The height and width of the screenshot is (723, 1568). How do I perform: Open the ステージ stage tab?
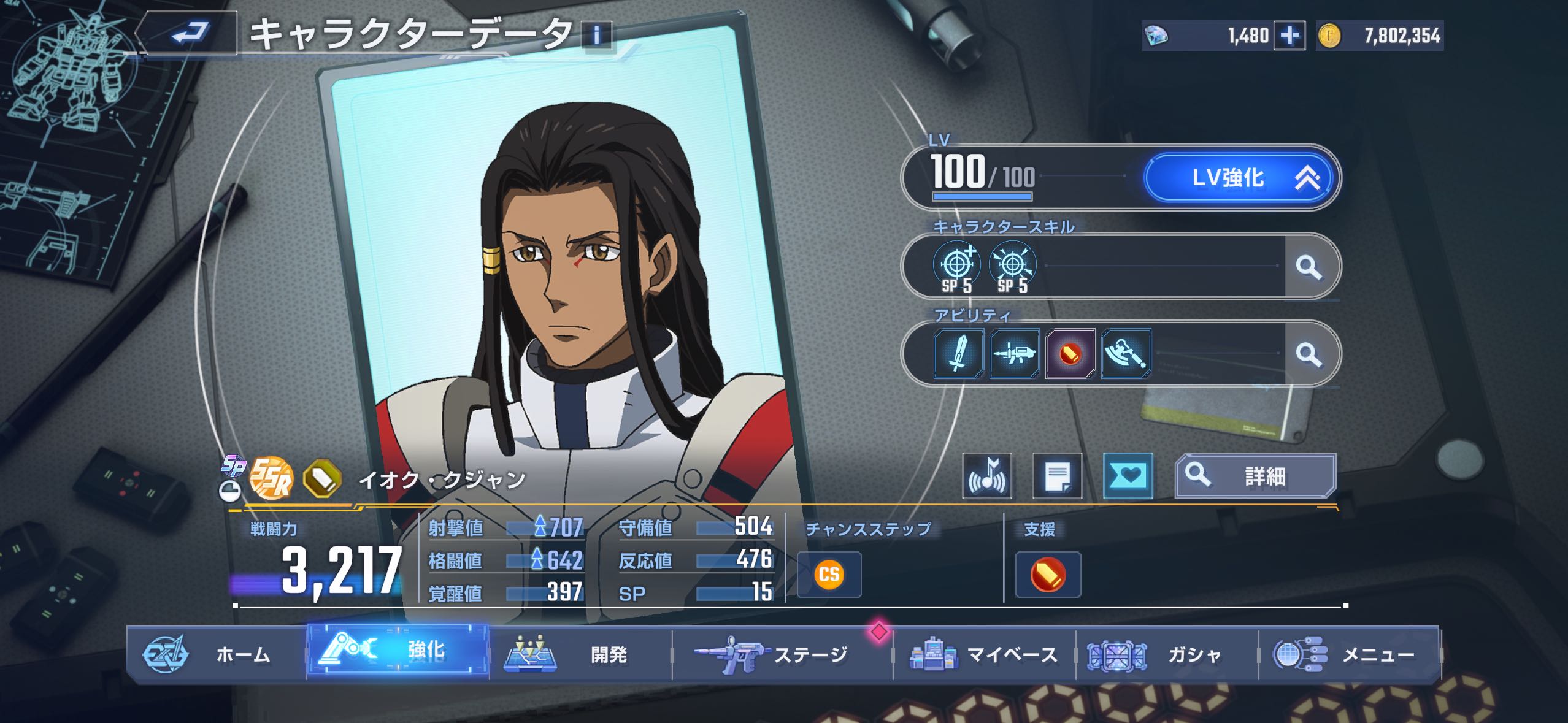tap(782, 654)
